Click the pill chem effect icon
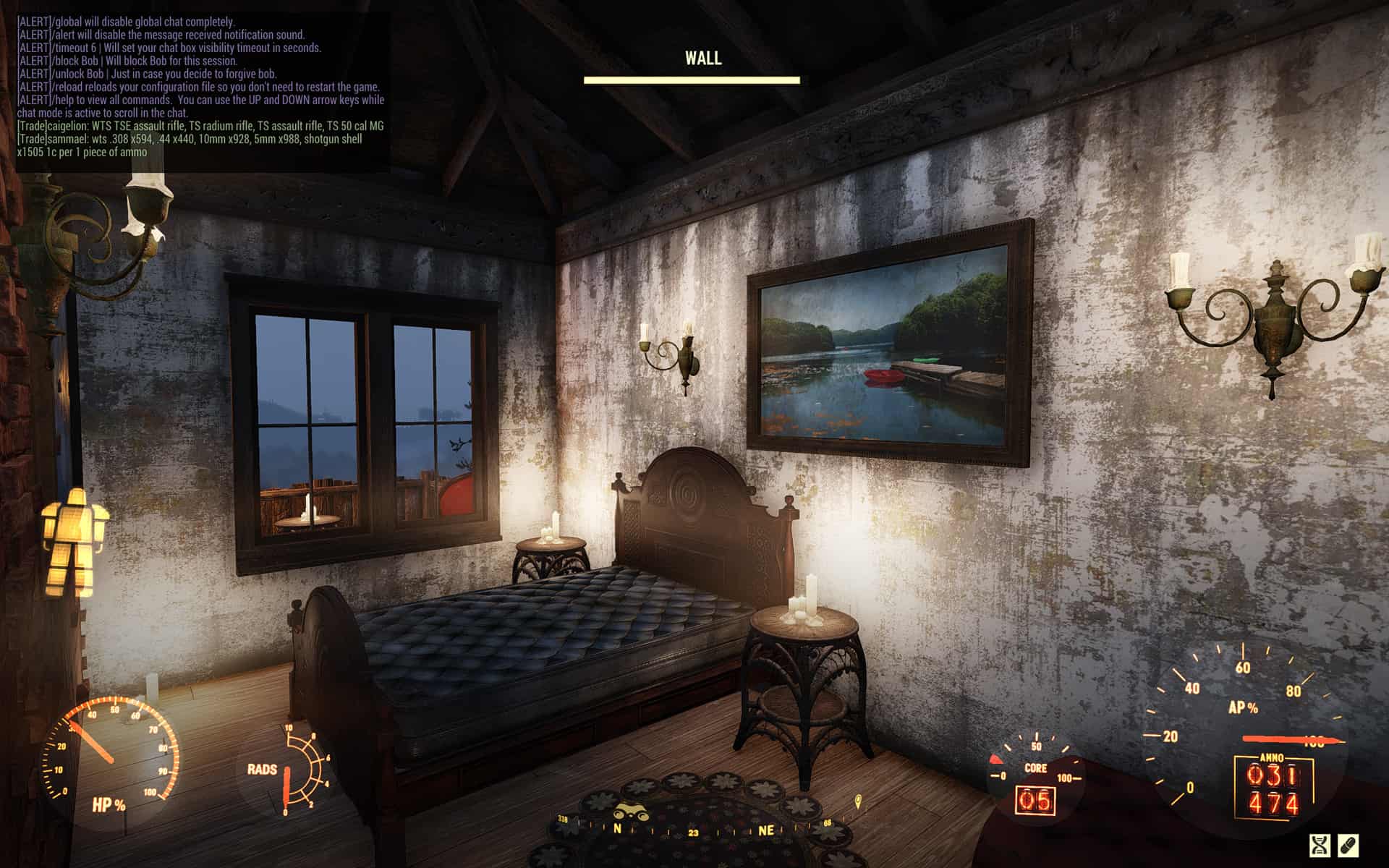The width and height of the screenshot is (1389, 868). coord(1349,845)
